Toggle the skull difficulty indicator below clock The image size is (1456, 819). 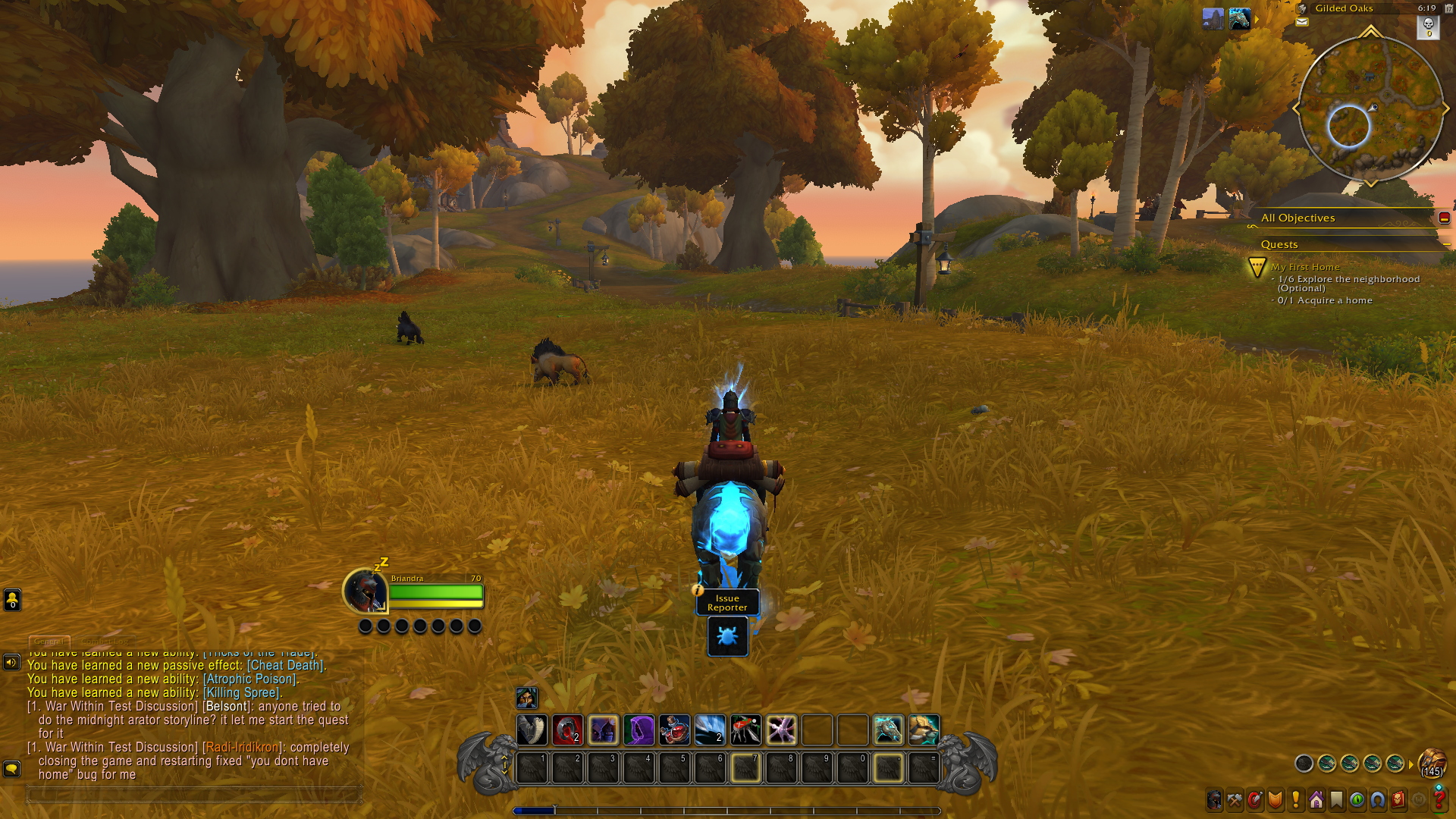tap(1429, 29)
